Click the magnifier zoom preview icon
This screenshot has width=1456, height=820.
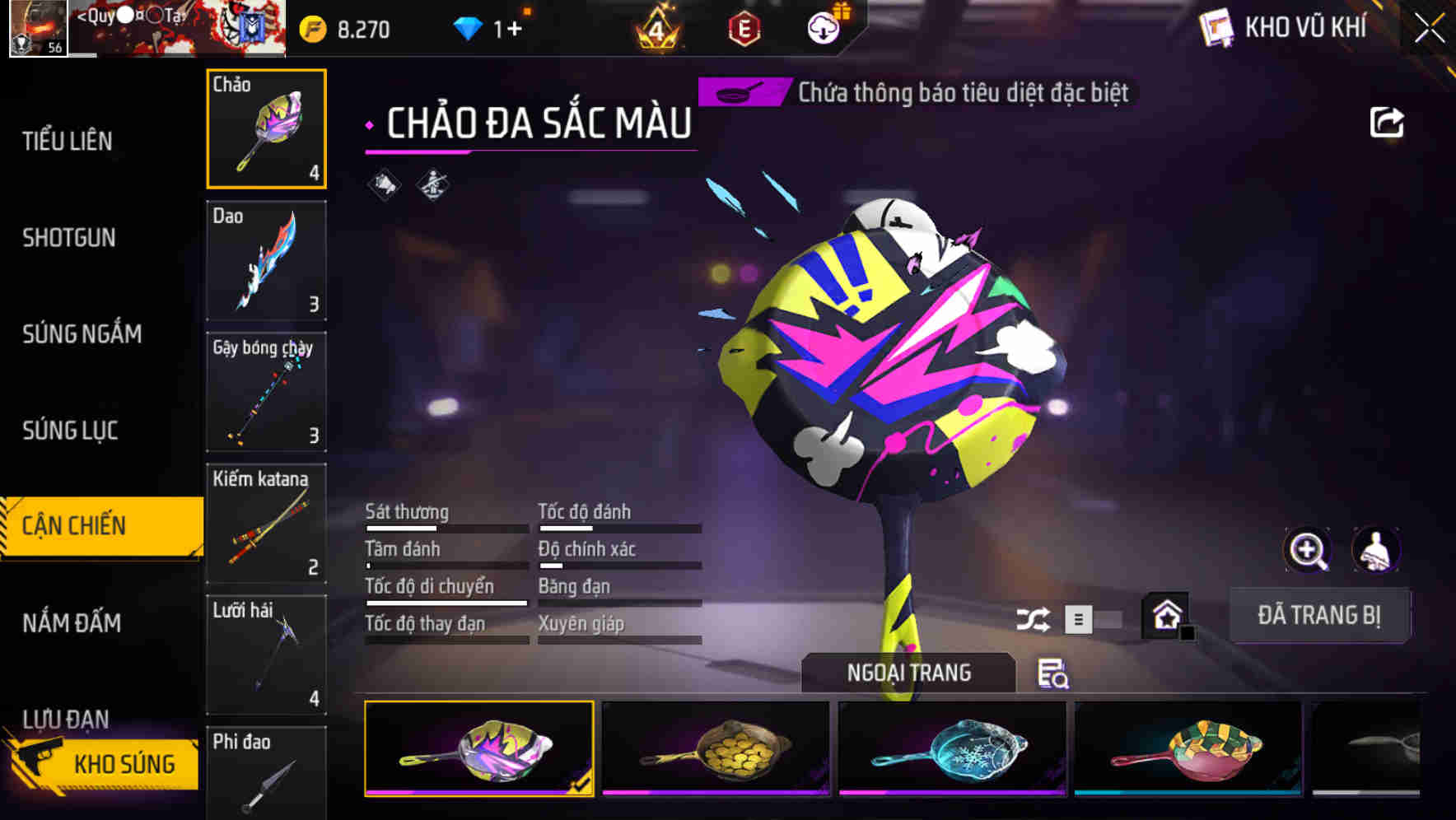point(1308,550)
